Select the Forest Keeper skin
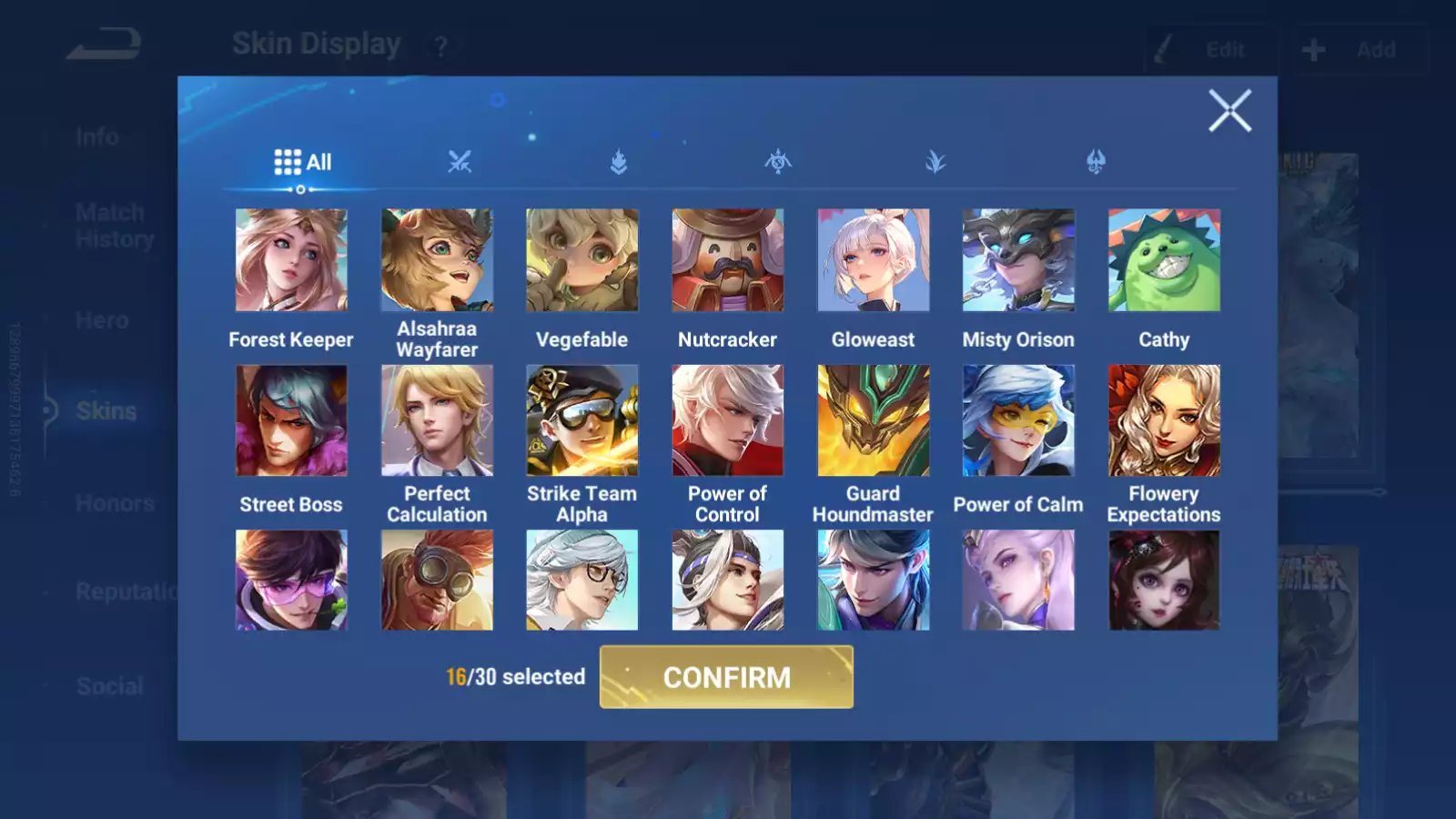Image resolution: width=1456 pixels, height=819 pixels. pos(291,260)
